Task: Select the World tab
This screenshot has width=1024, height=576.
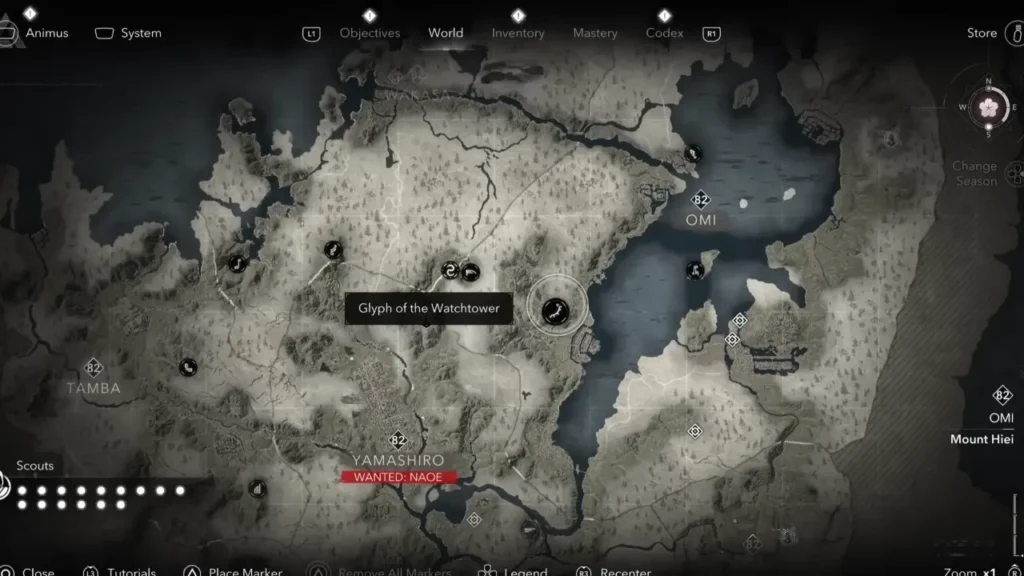Action: coord(445,33)
